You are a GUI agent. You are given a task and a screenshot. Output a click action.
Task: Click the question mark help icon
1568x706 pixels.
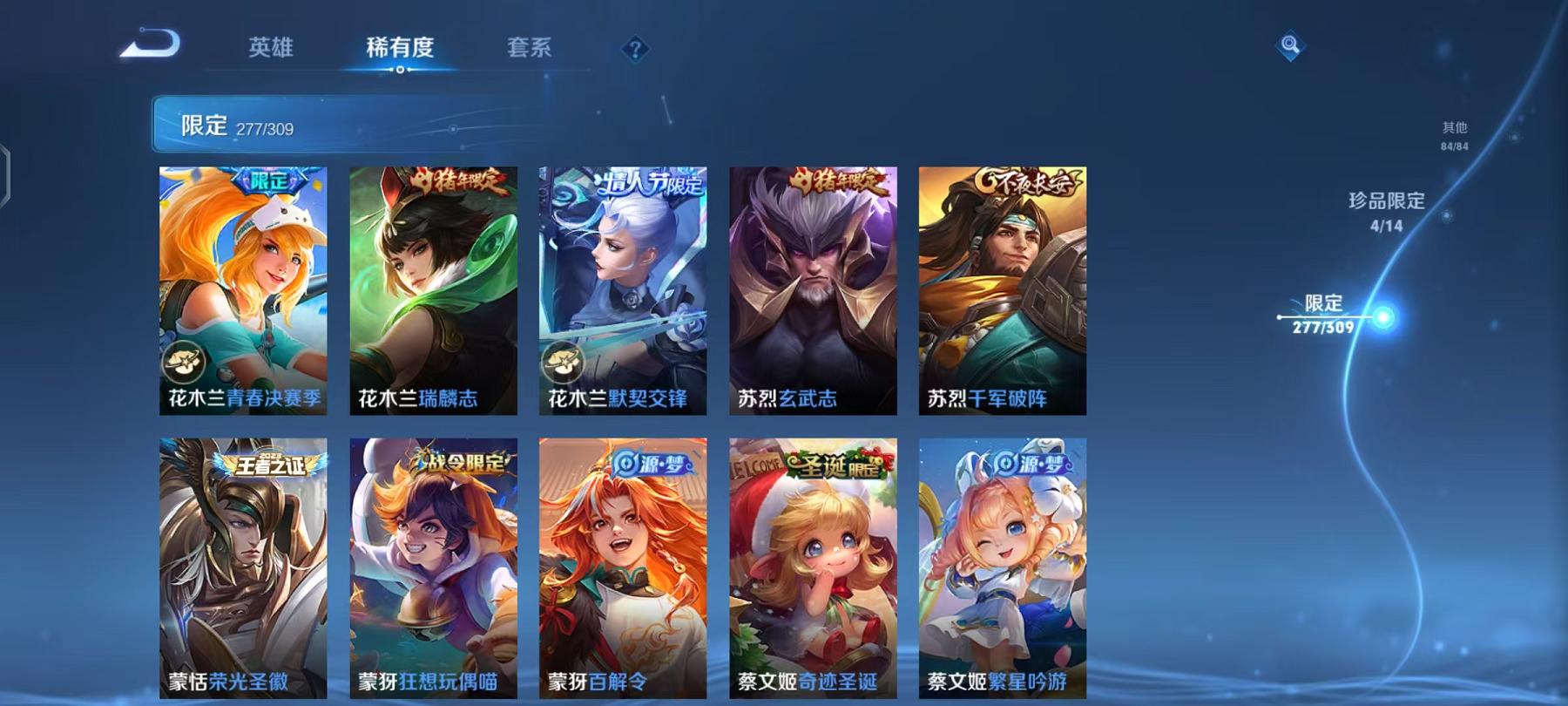pos(635,48)
